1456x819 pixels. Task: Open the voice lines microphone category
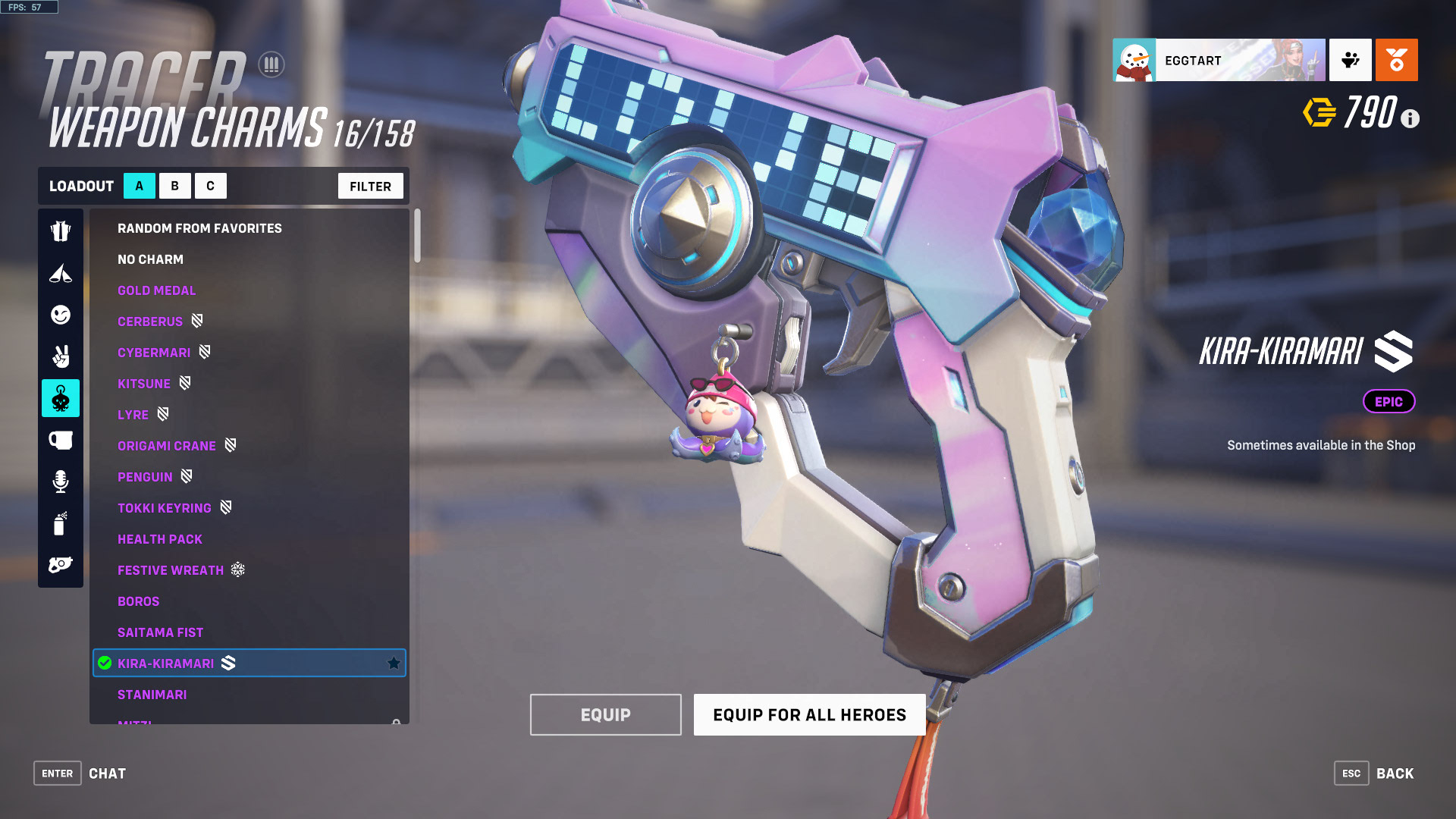[61, 482]
